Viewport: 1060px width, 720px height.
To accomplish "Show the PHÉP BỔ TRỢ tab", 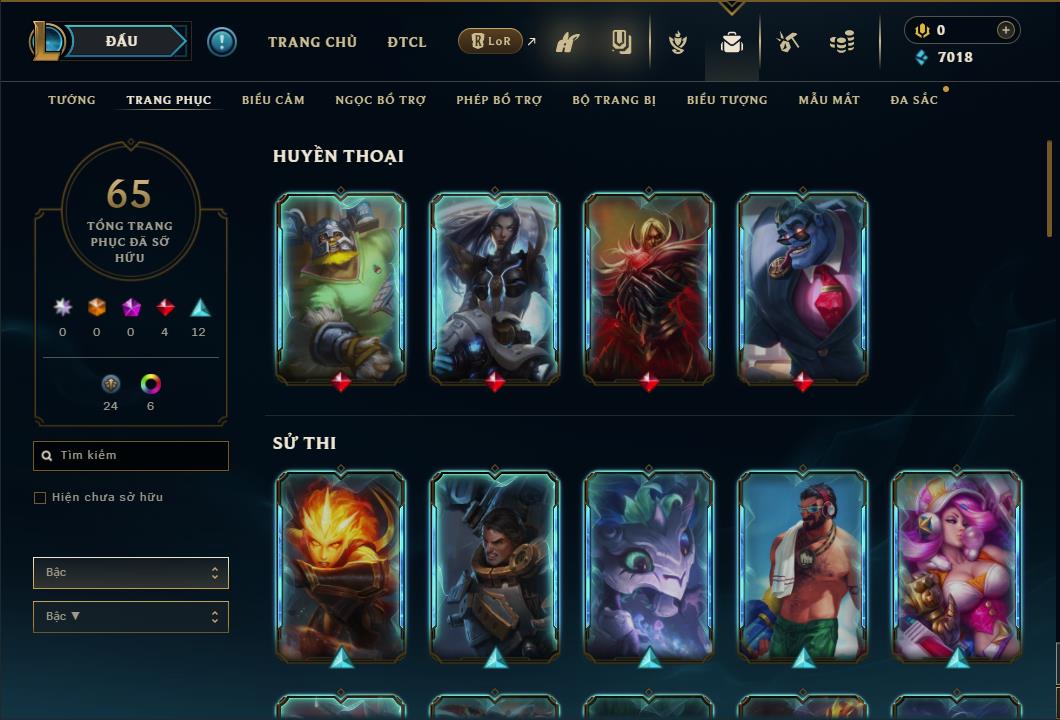I will coord(499,100).
